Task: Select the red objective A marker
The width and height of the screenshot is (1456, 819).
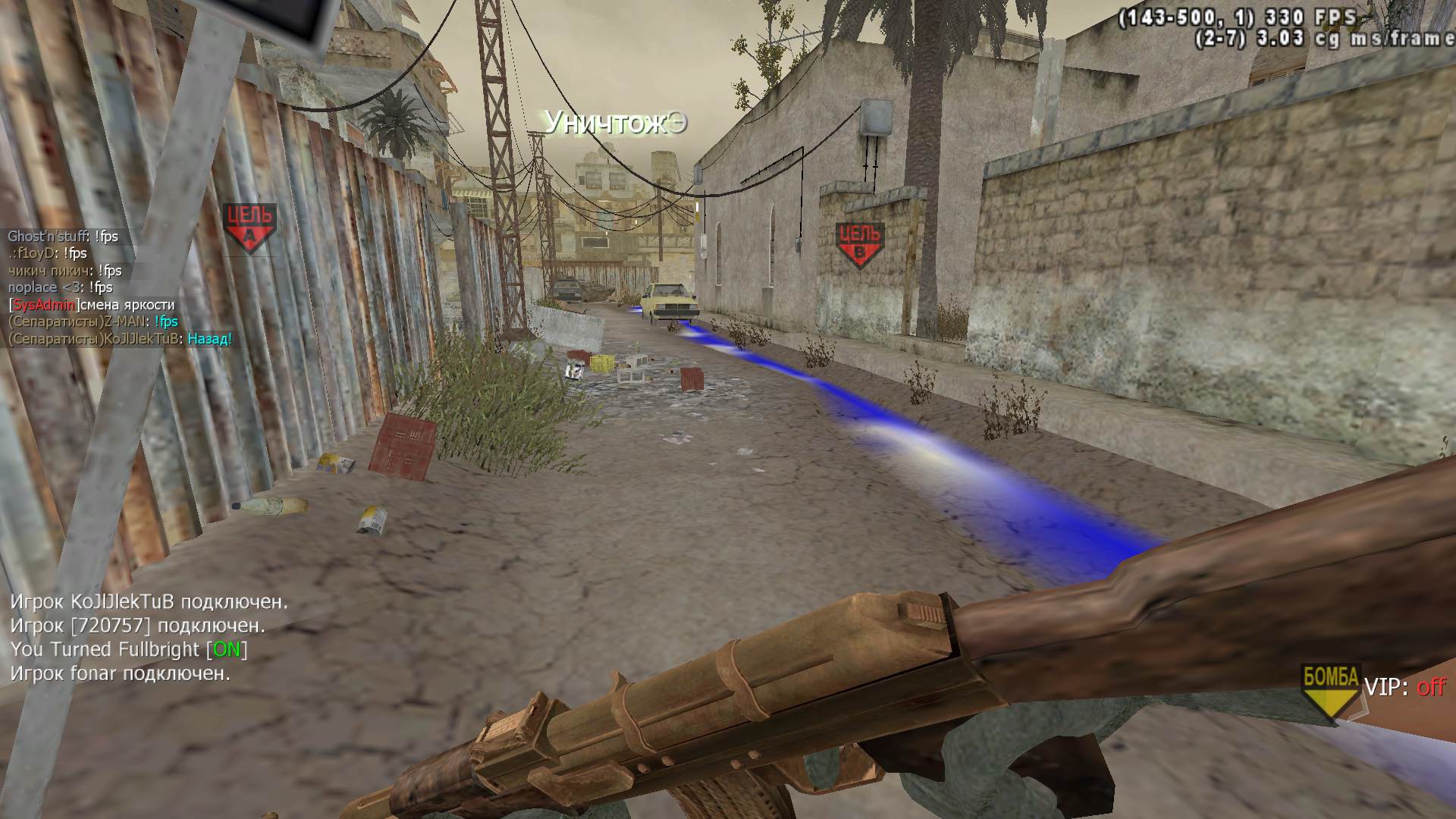Action: 249,227
